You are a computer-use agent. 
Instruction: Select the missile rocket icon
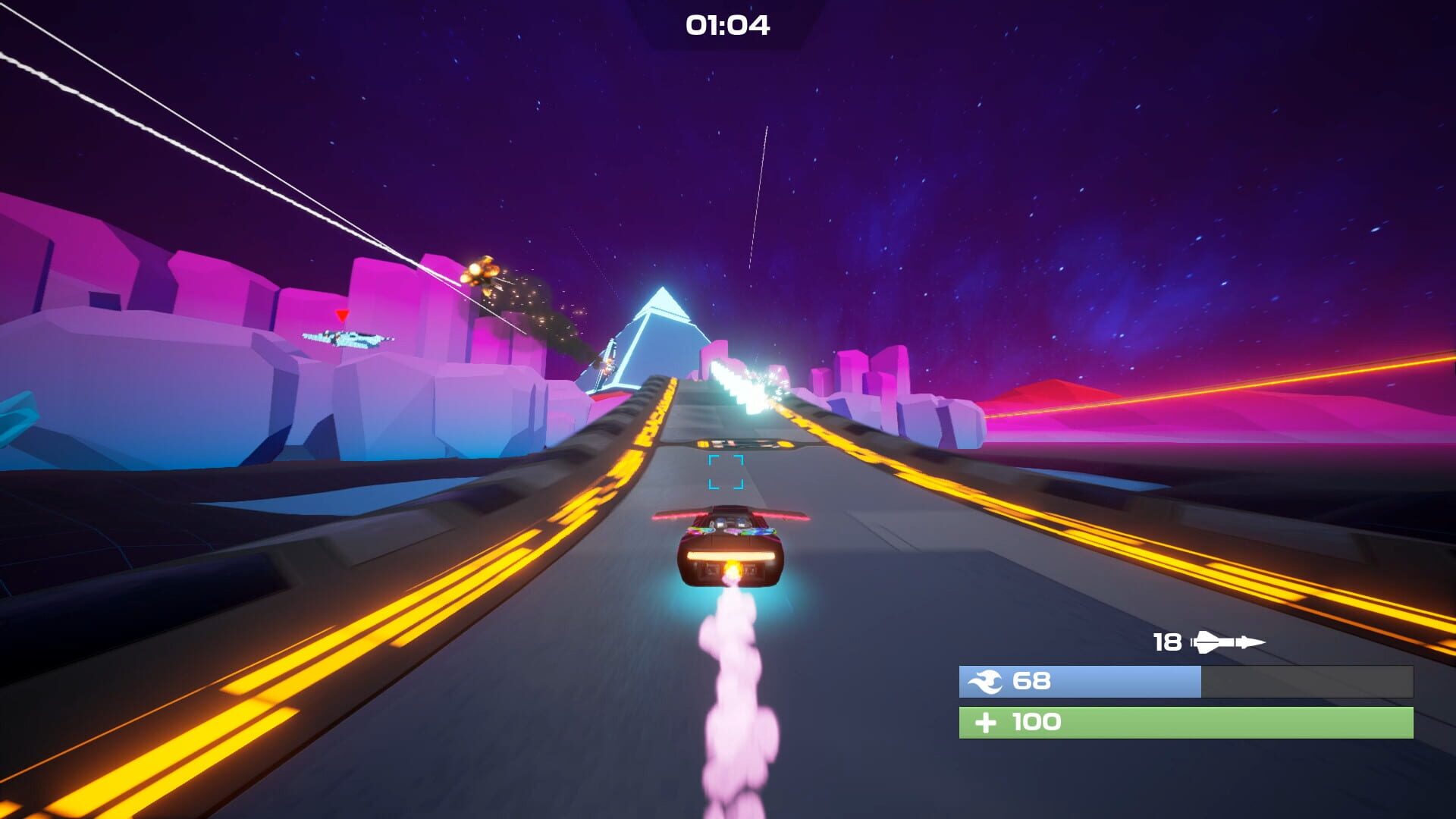[1225, 642]
